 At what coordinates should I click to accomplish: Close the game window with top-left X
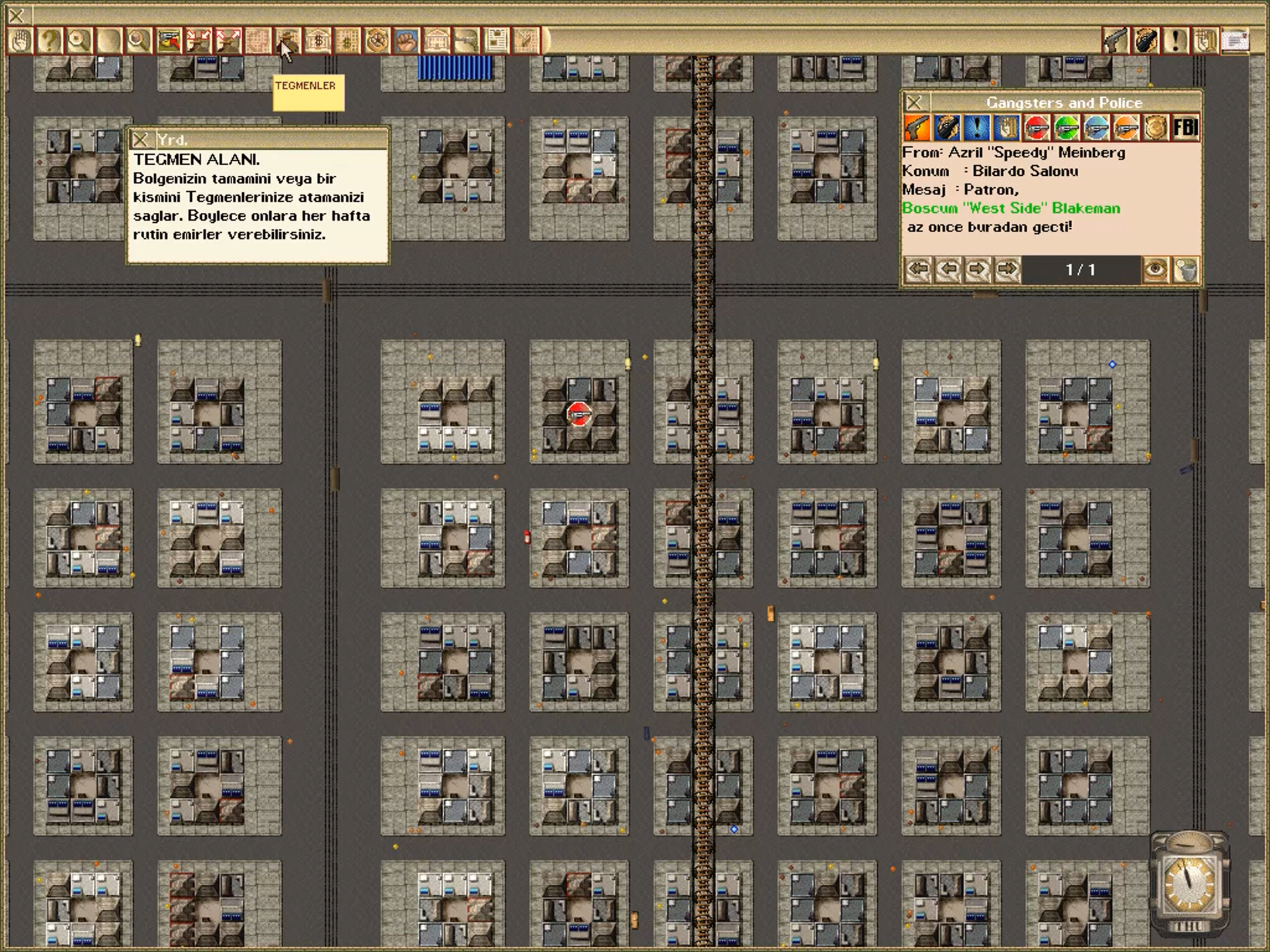17,15
